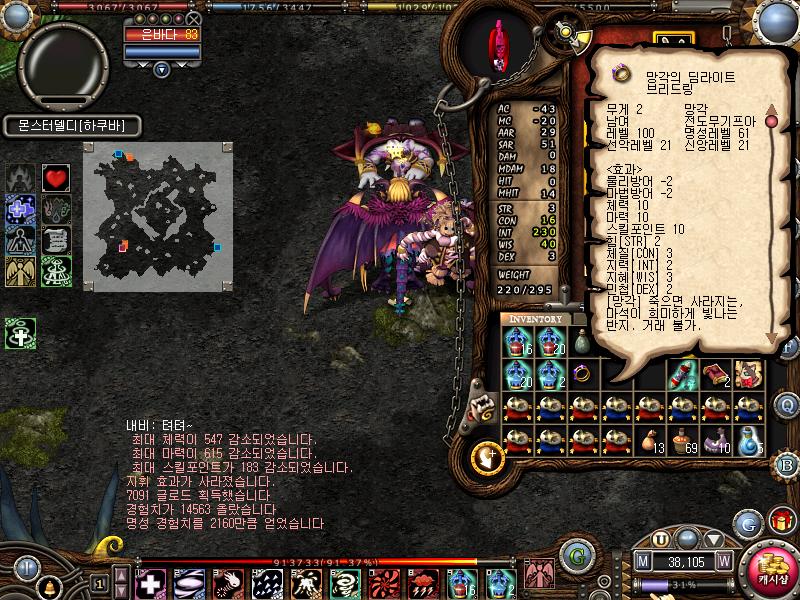This screenshot has height=600, width=800.
Task: Select the red heart buff icon
Action: pos(55,178)
